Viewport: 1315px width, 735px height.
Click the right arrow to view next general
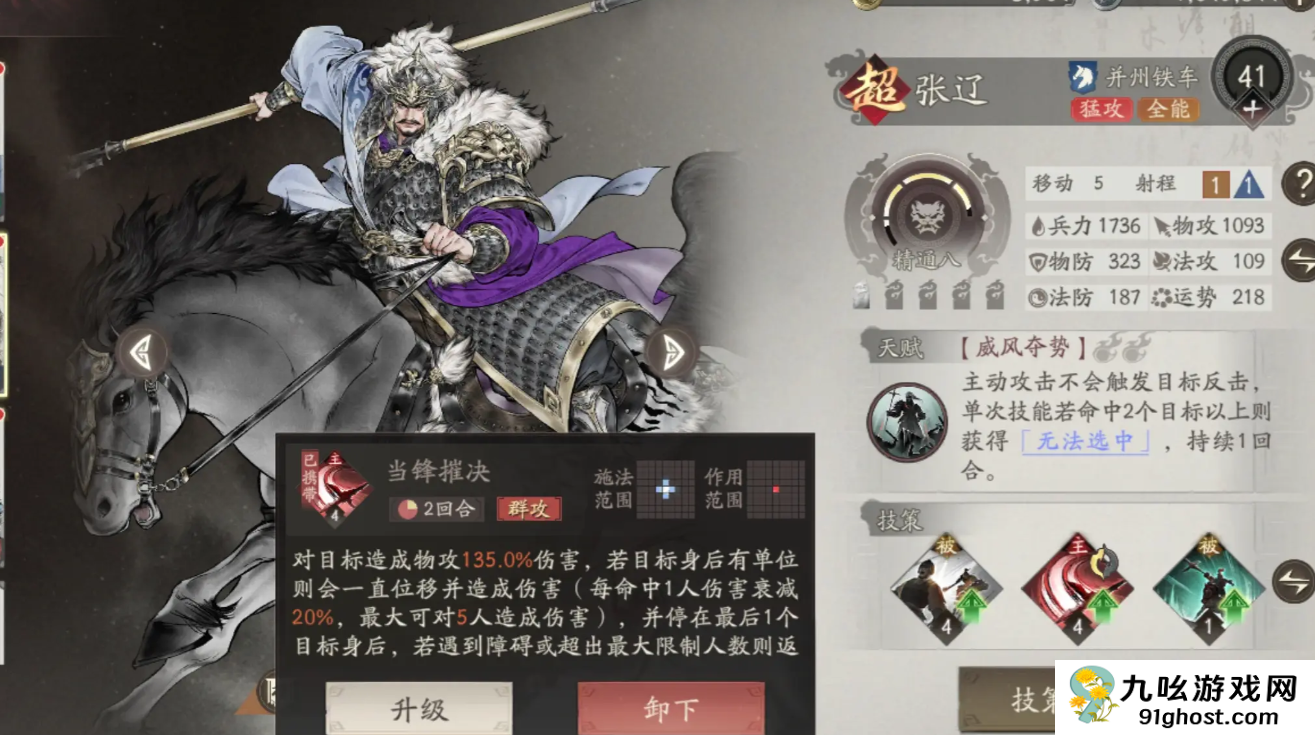tap(672, 350)
